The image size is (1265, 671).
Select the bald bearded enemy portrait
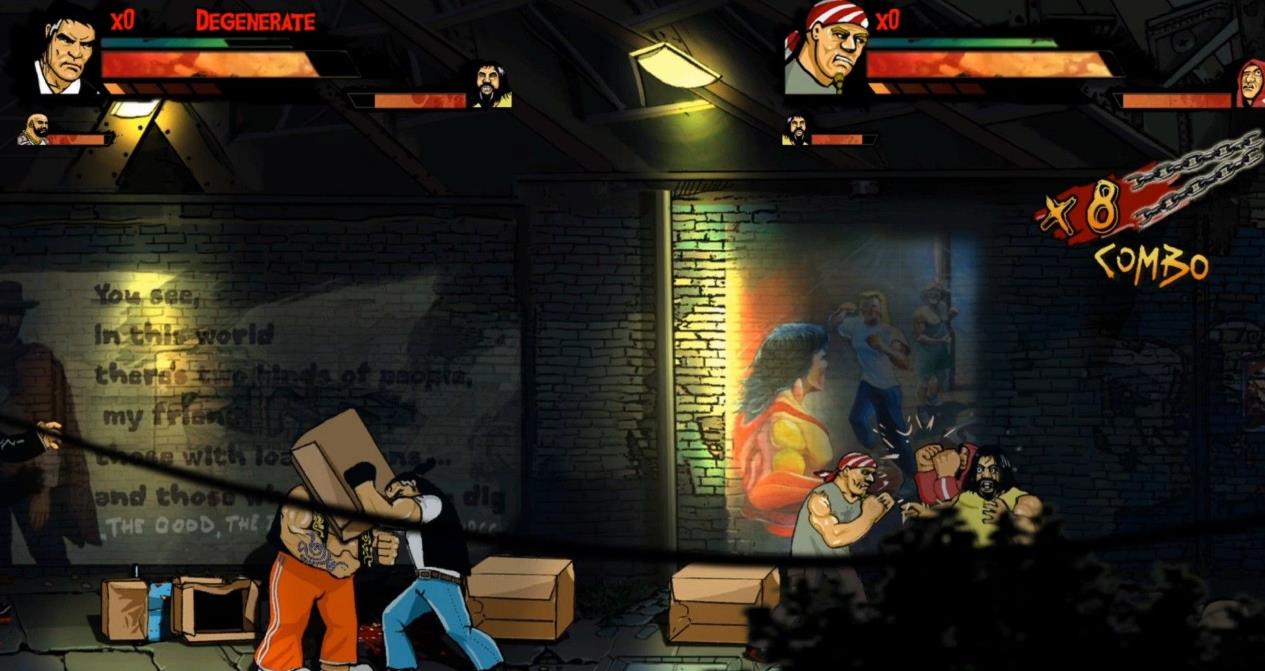click(33, 131)
